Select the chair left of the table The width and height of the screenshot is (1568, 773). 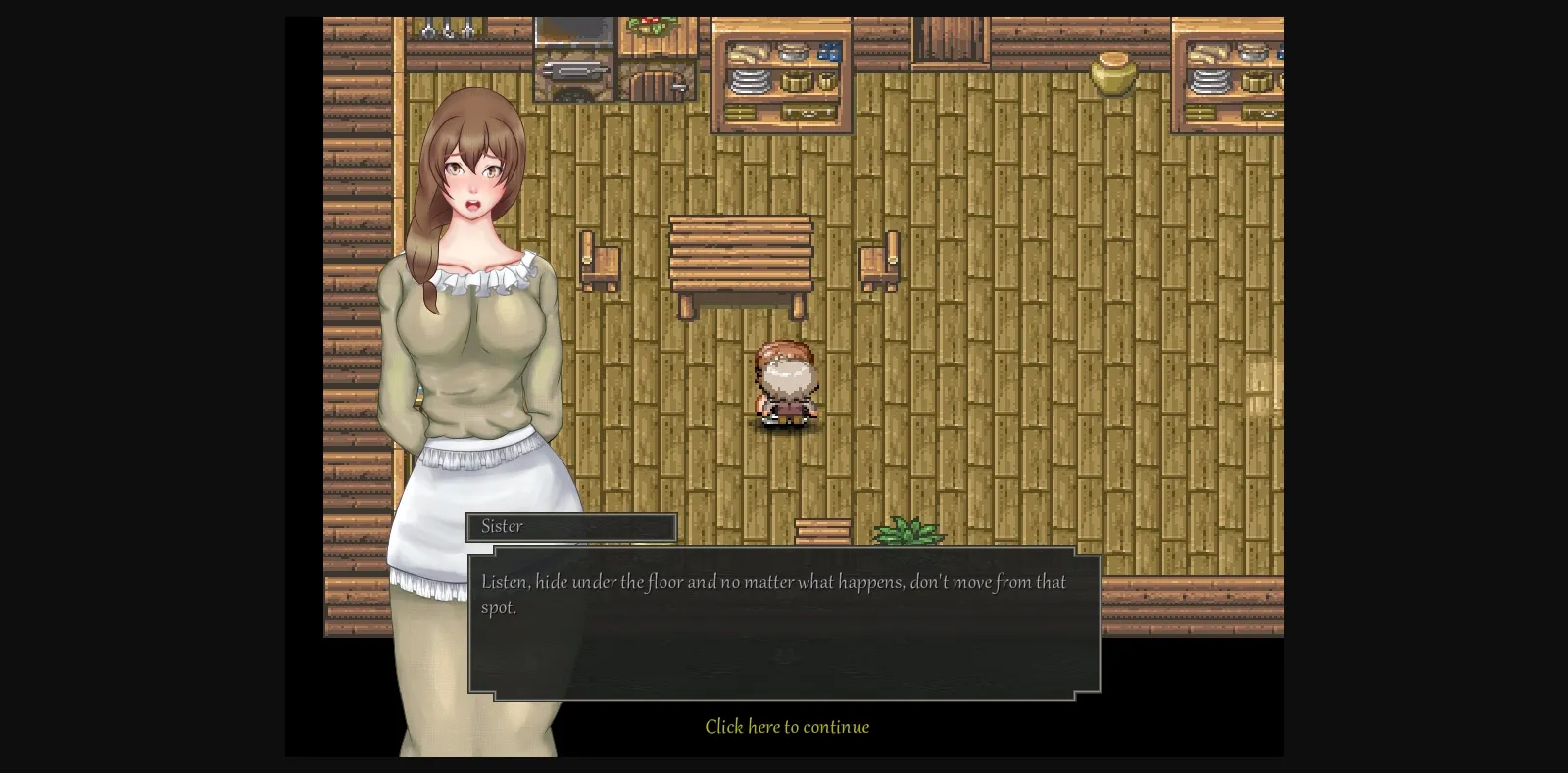(x=600, y=260)
